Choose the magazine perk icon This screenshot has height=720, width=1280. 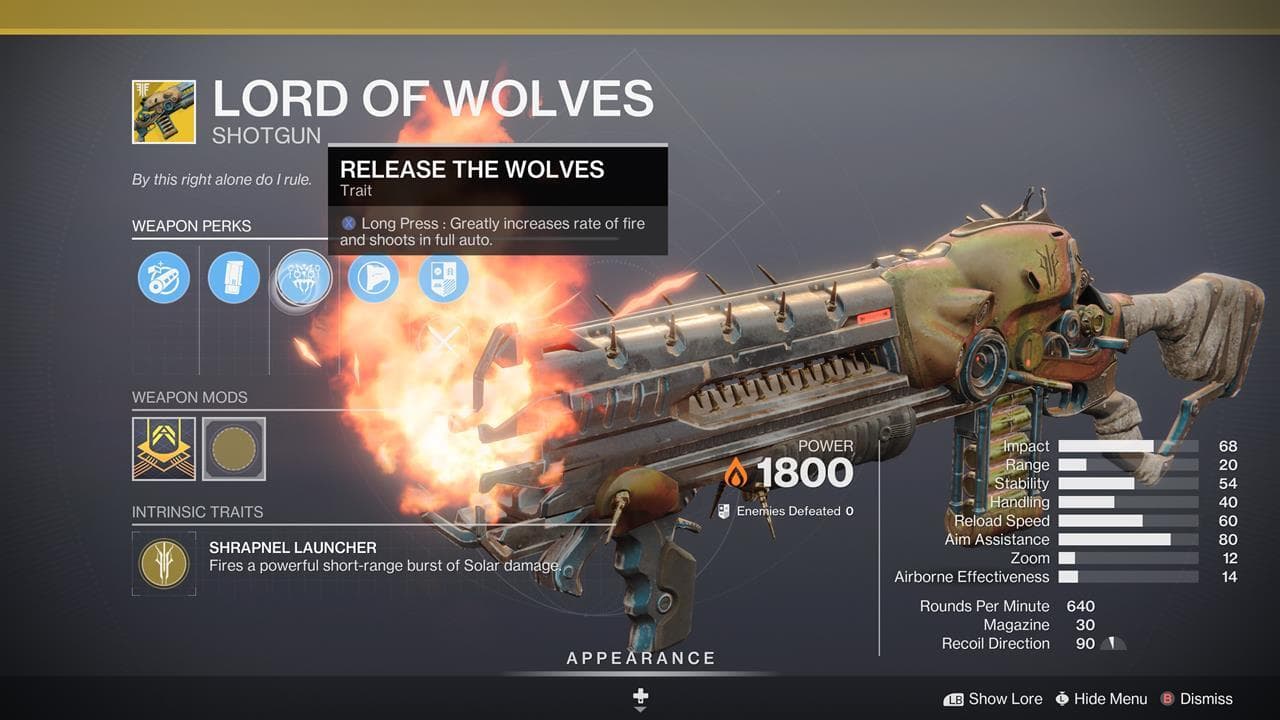(234, 277)
